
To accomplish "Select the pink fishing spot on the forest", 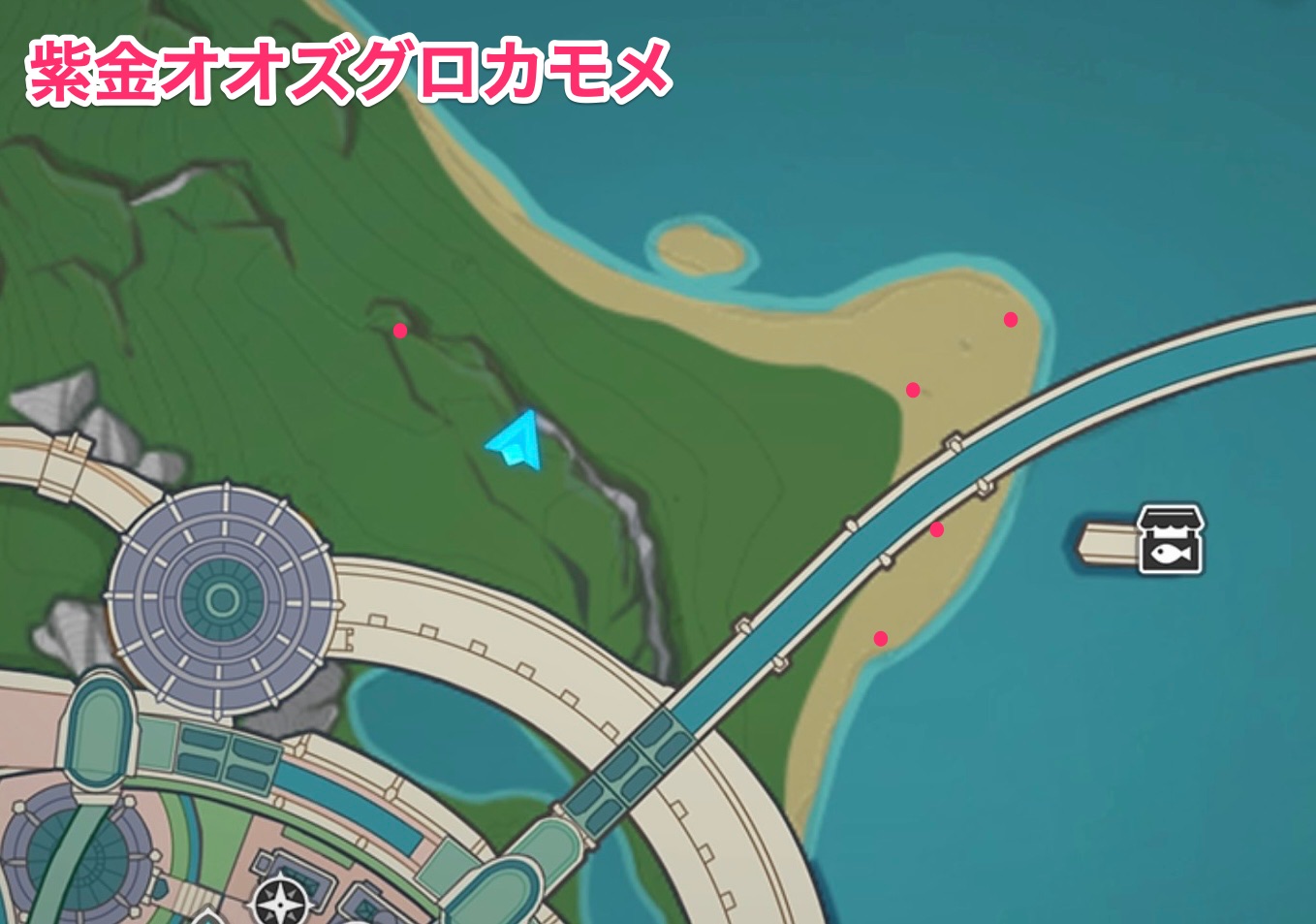I will coord(399,331).
